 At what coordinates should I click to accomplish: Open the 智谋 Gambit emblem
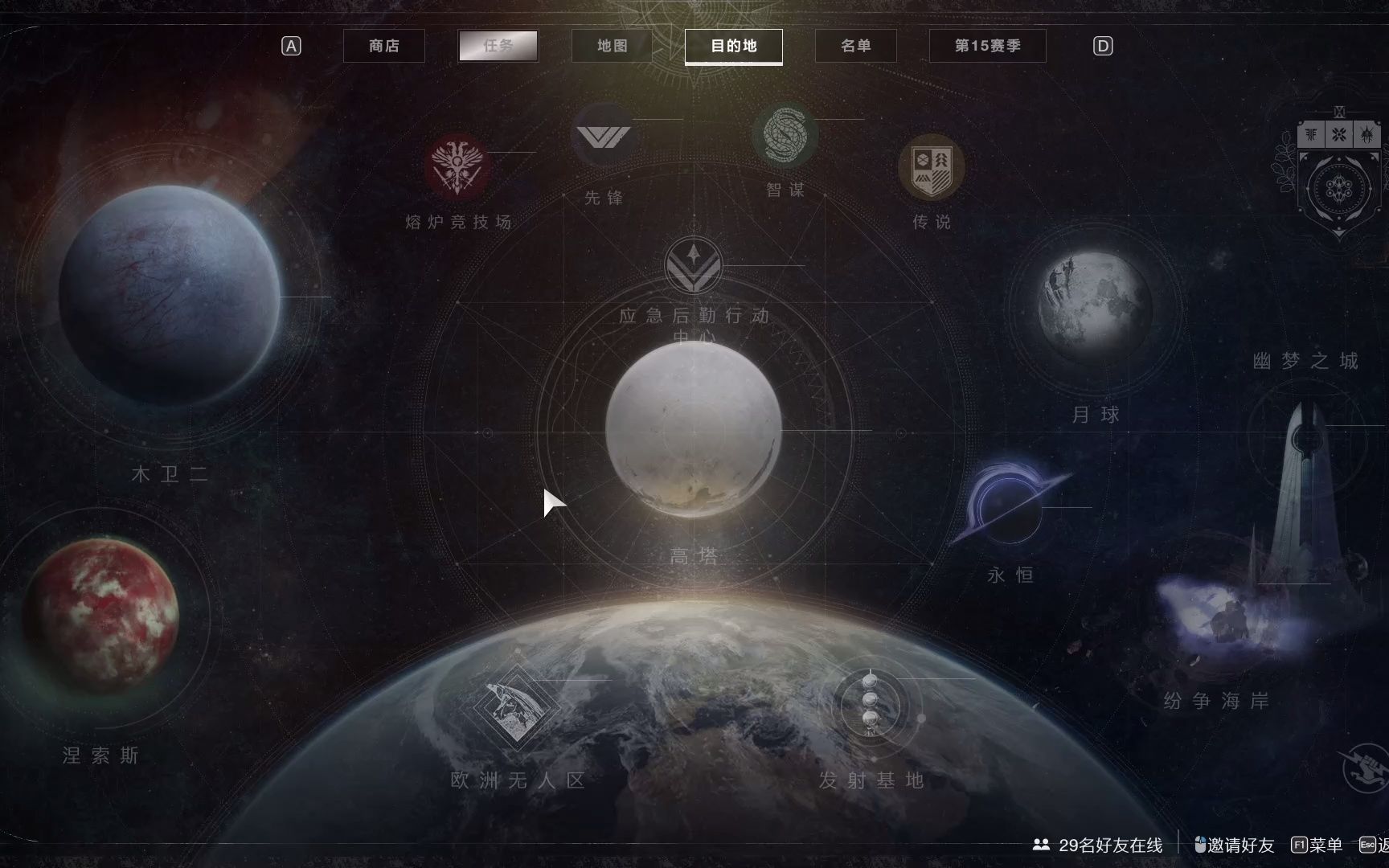pyautogui.click(x=785, y=134)
